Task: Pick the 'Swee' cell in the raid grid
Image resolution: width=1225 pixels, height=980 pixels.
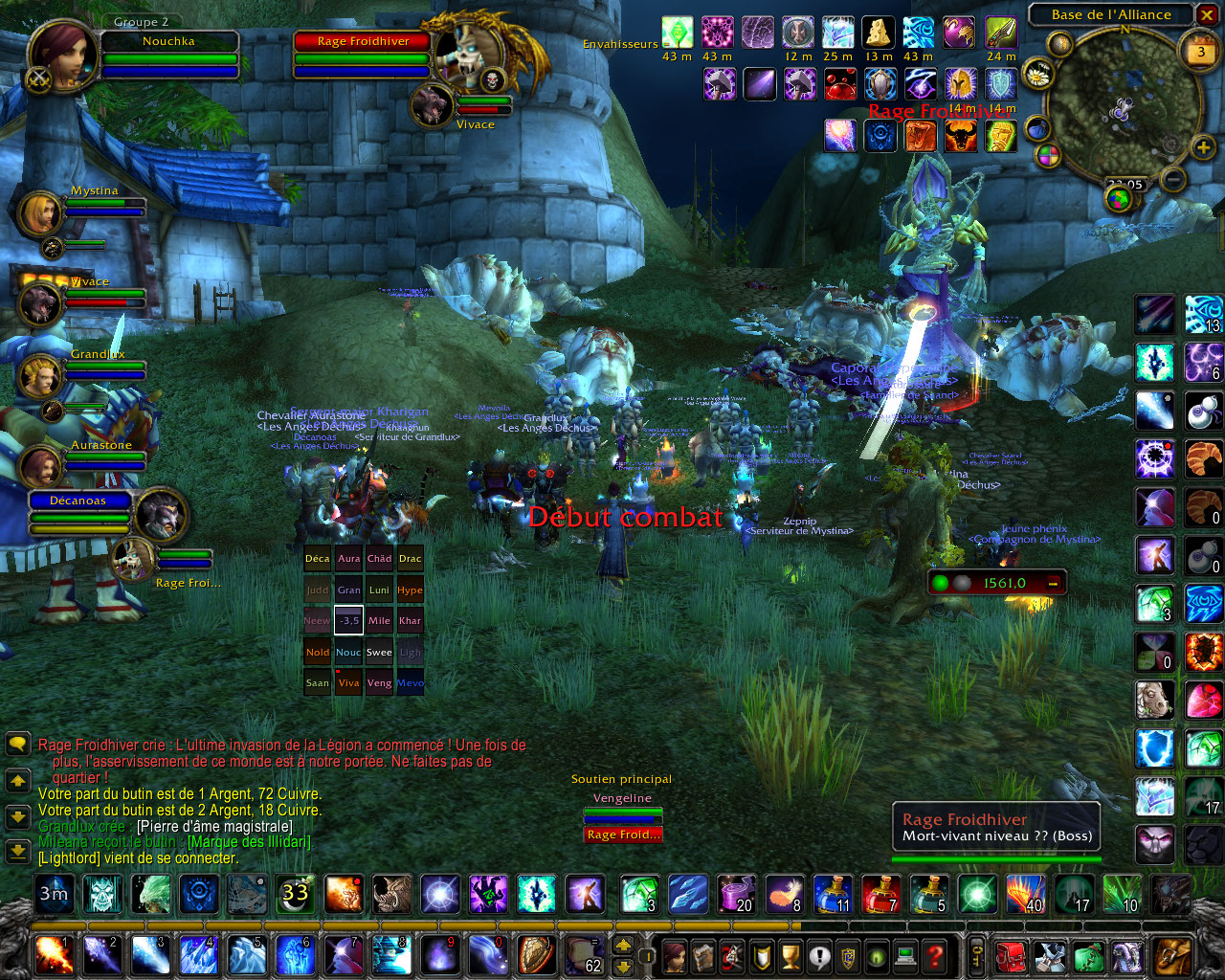Action: (x=379, y=652)
